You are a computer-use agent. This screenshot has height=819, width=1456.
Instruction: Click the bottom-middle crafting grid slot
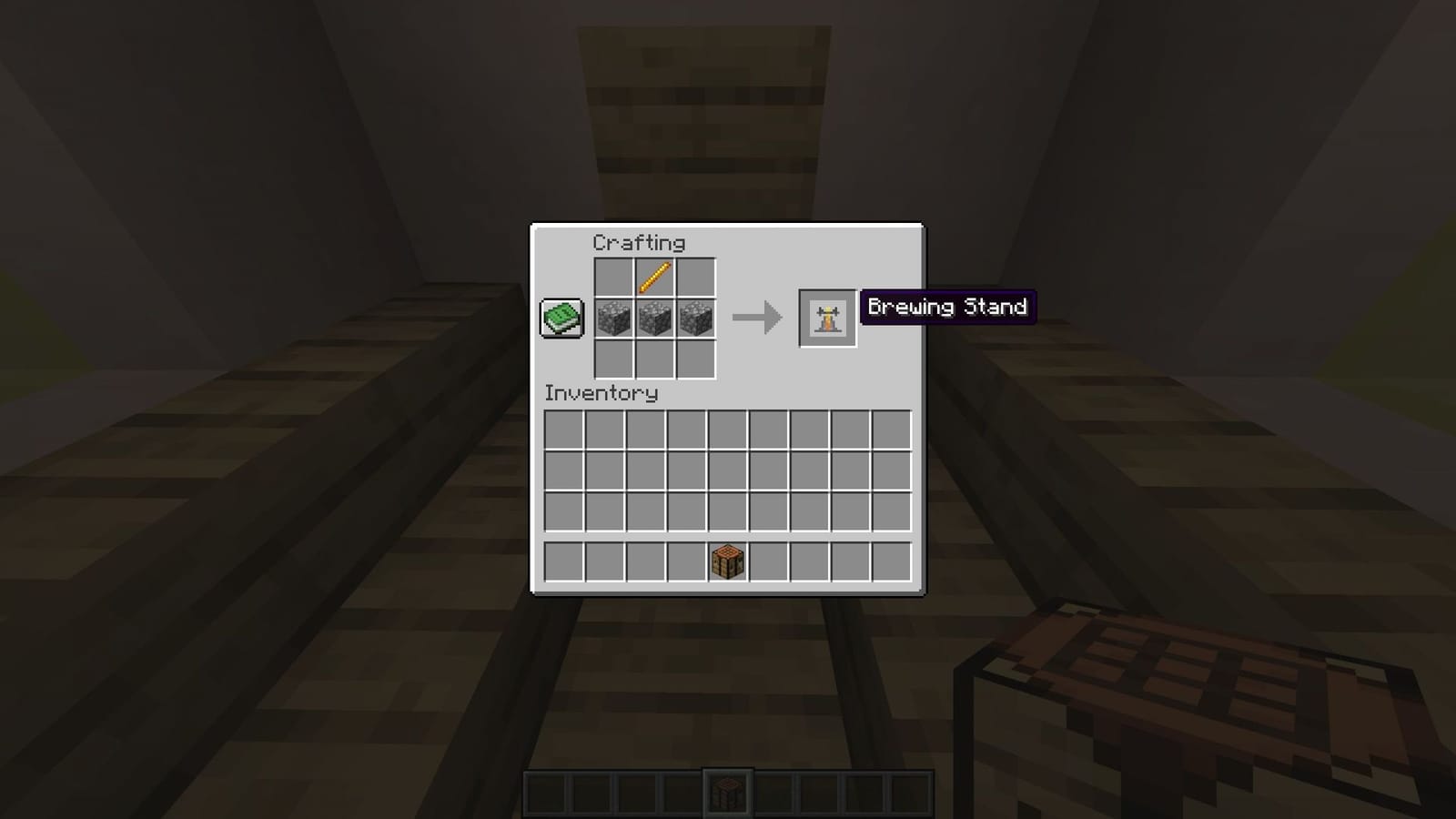656,360
